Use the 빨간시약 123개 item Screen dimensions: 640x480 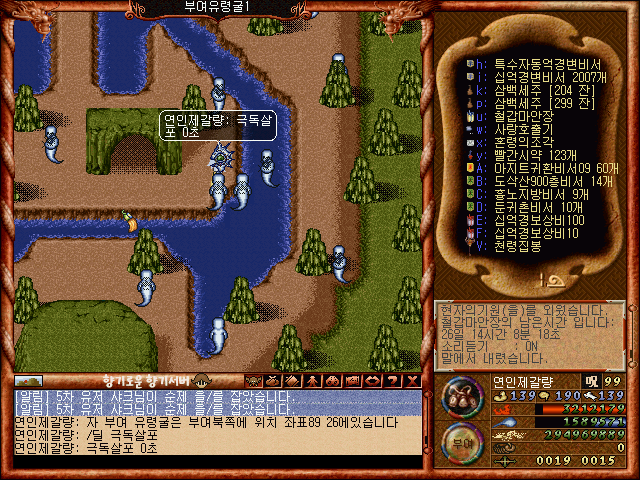click(528, 155)
